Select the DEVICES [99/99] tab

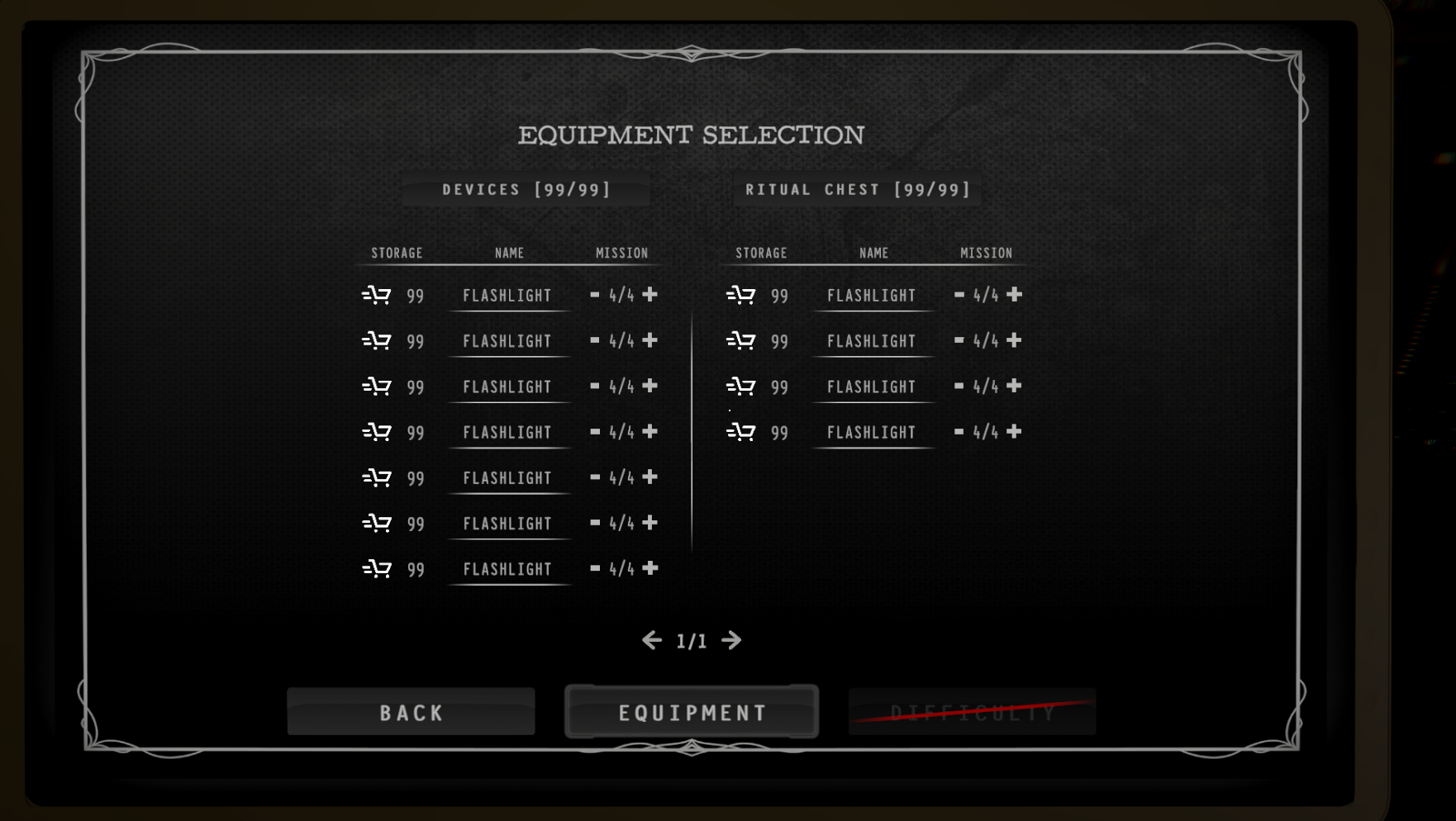click(526, 189)
